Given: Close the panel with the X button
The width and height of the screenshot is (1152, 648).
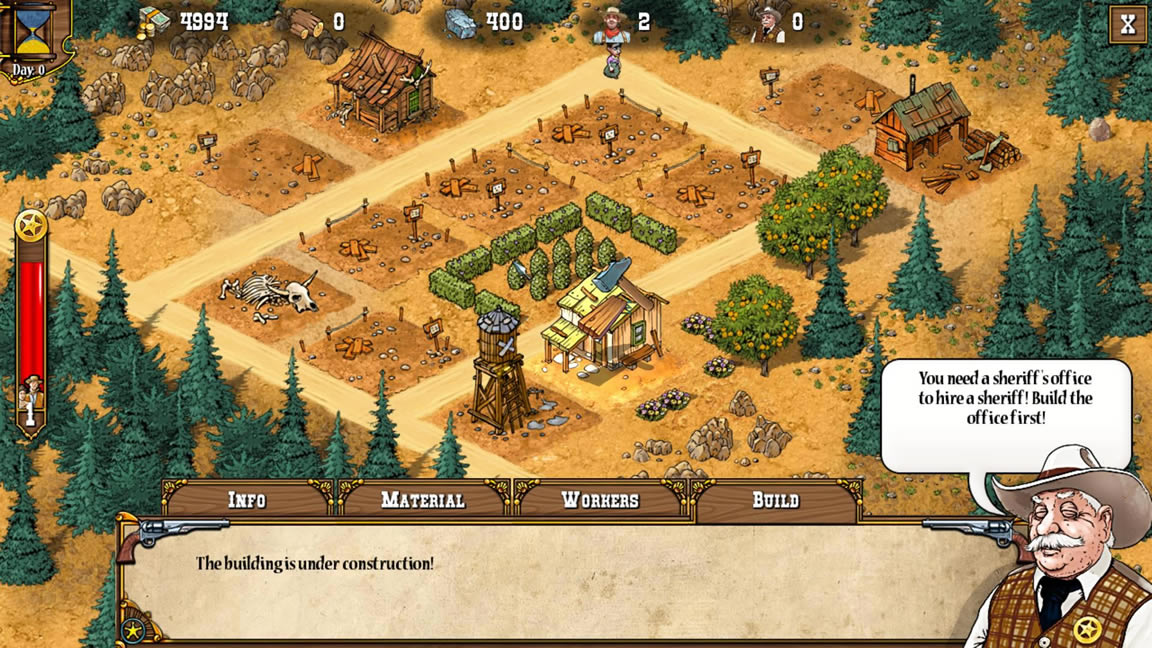Looking at the screenshot, I should pyautogui.click(x=1128, y=26).
